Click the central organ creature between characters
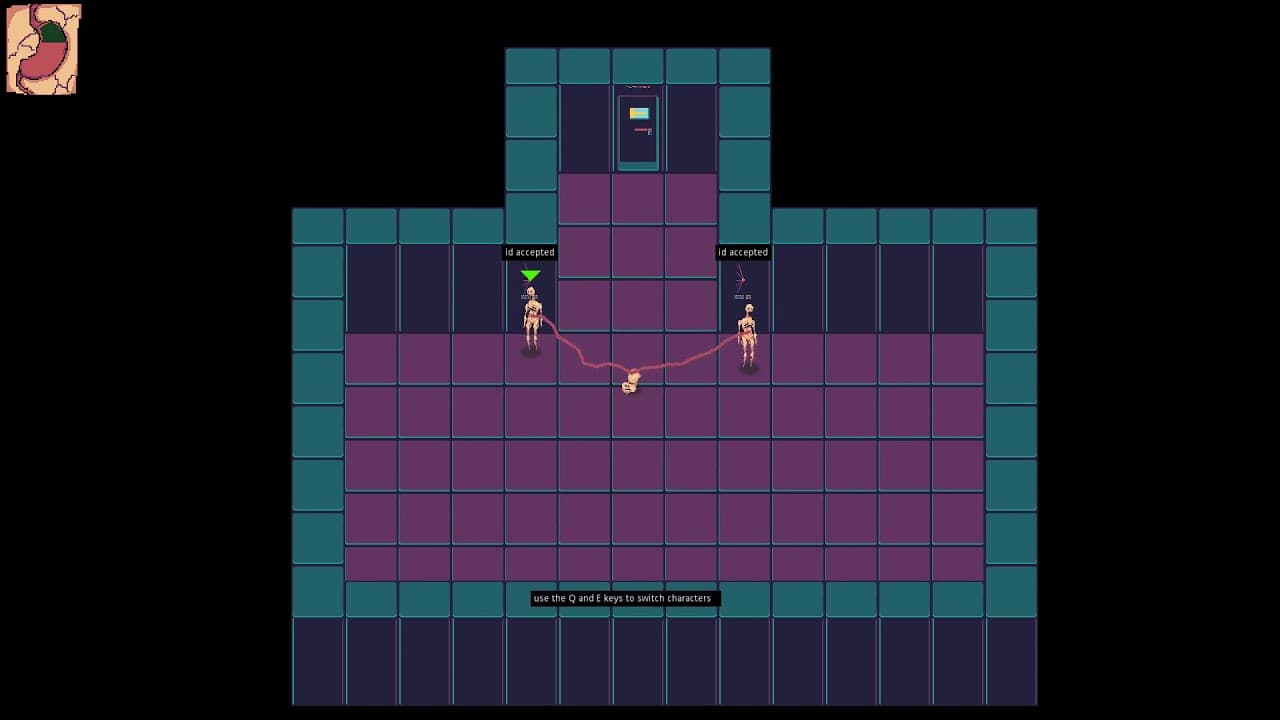Screen dimensions: 1280x720 [630, 382]
